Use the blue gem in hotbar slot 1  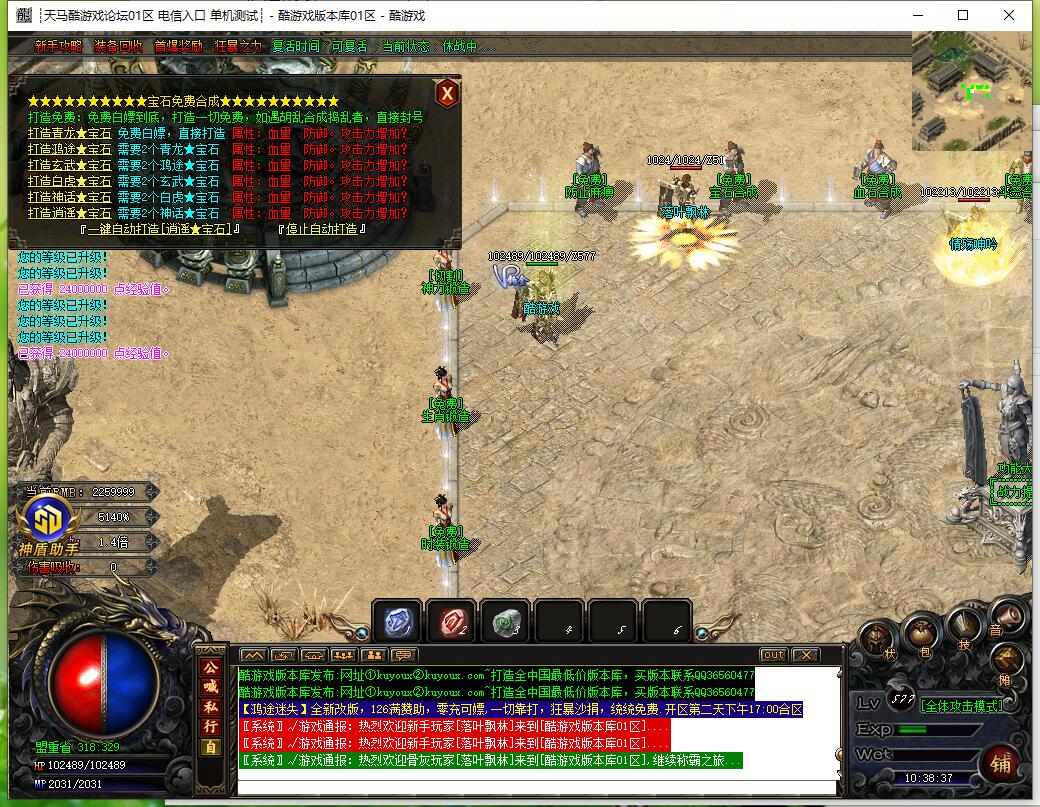pyautogui.click(x=397, y=621)
